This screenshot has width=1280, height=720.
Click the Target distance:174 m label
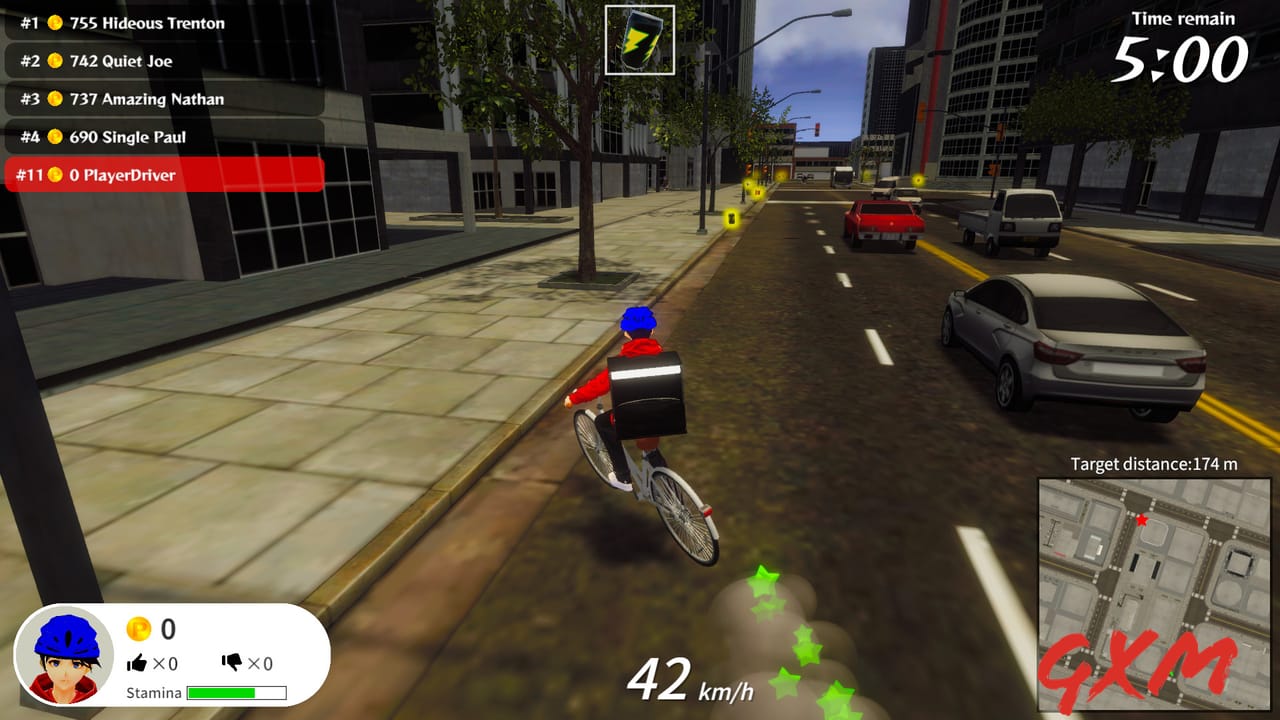[1152, 464]
